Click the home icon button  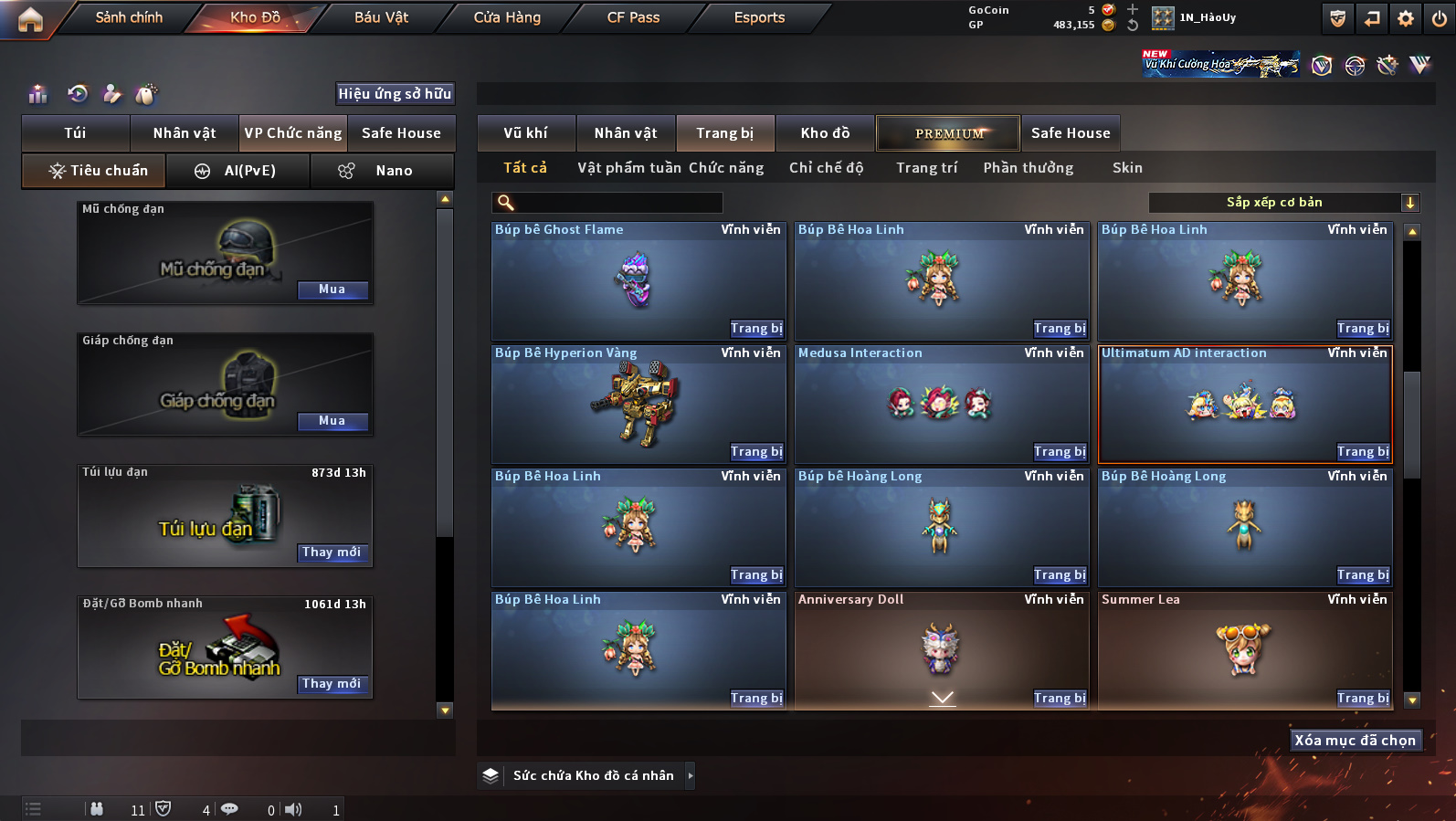coord(30,19)
